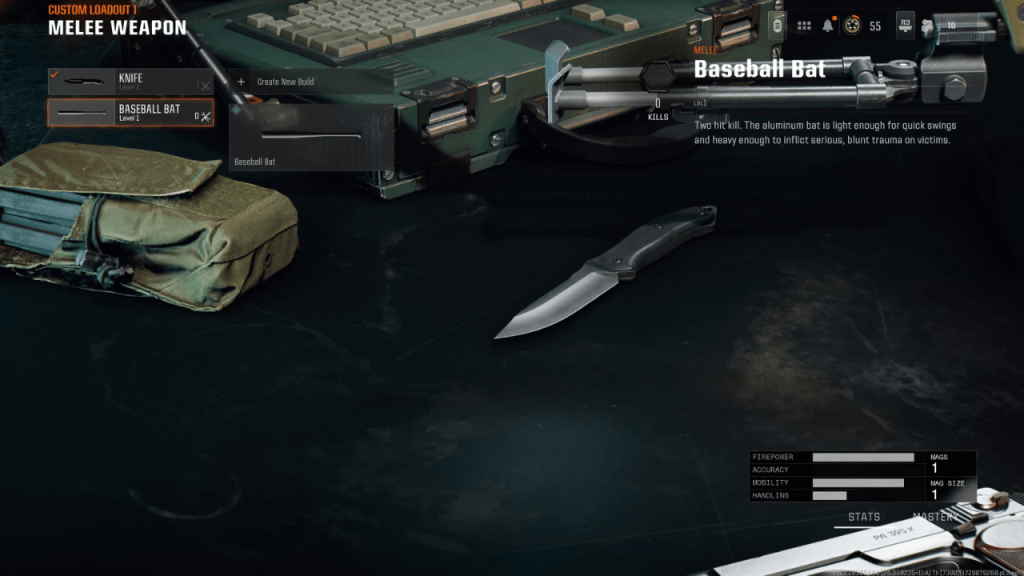The height and width of the screenshot is (576, 1024).
Task: Choose the Baseball Bat weapon row
Action: (x=130, y=112)
